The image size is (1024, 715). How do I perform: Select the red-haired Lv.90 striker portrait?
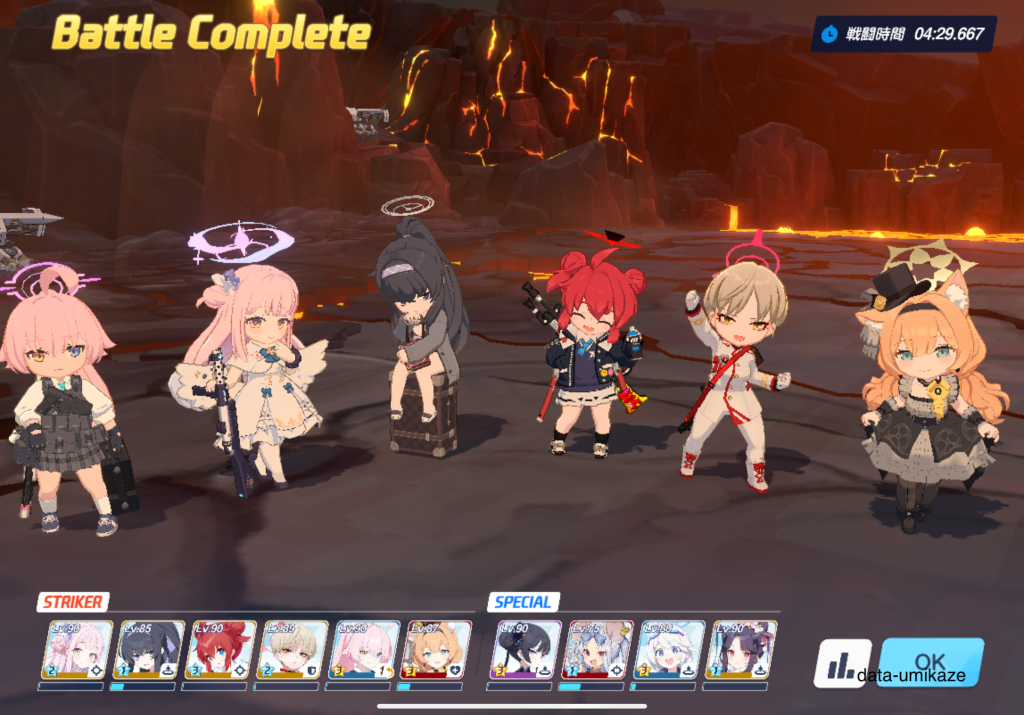[221, 650]
